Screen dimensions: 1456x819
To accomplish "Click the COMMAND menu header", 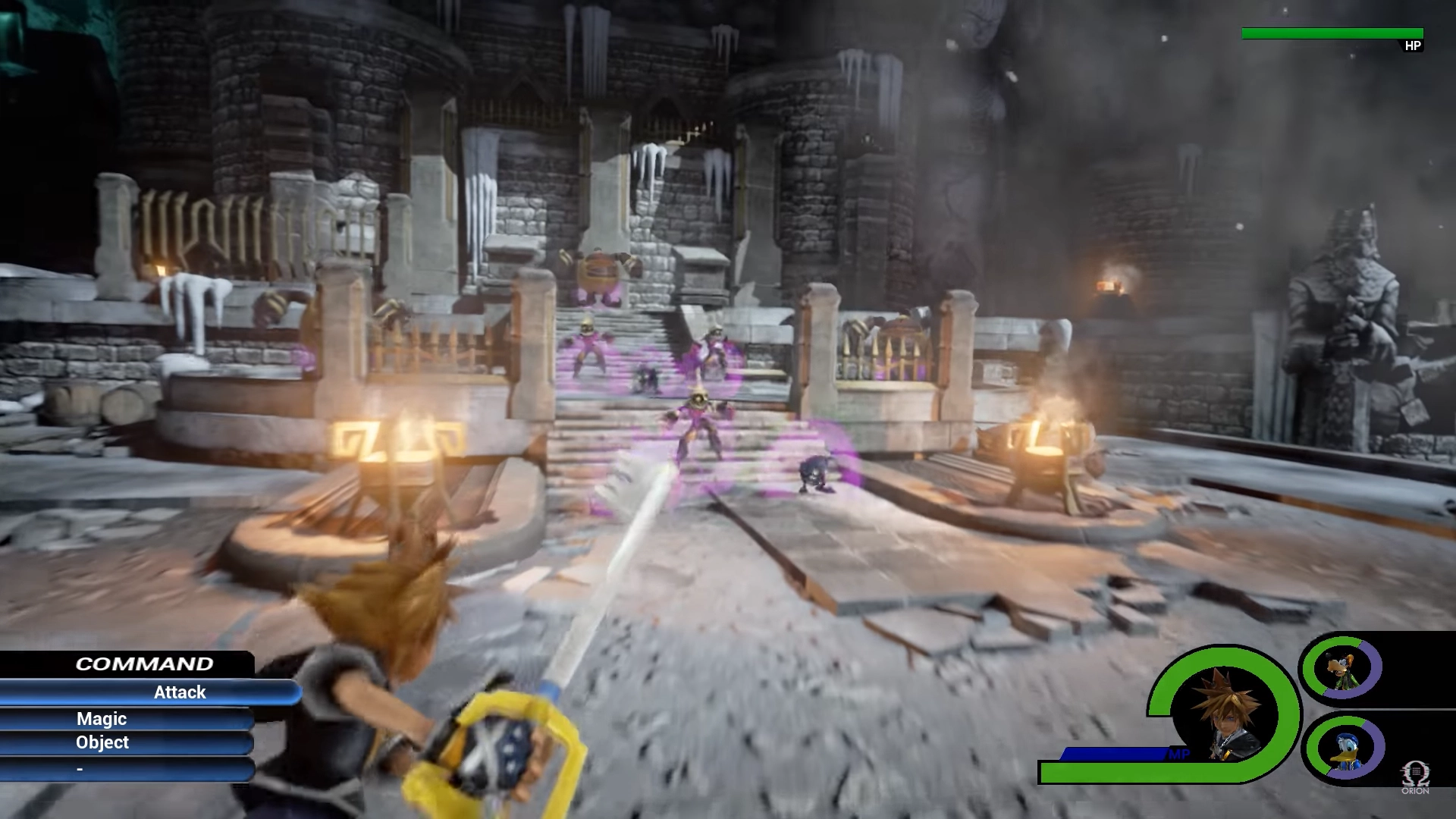I will click(x=144, y=664).
